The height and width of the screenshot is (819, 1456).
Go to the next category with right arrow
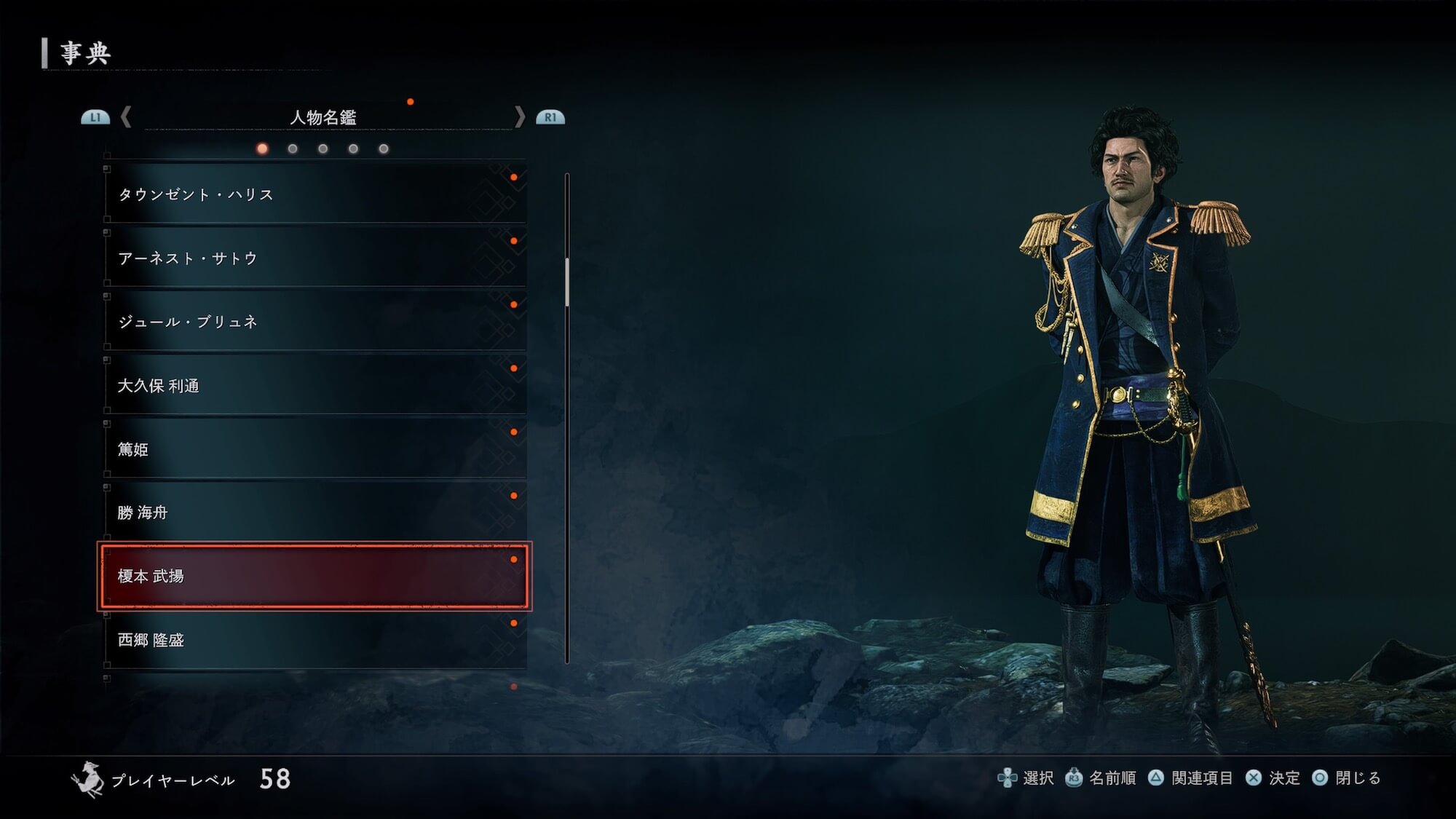coord(519,117)
